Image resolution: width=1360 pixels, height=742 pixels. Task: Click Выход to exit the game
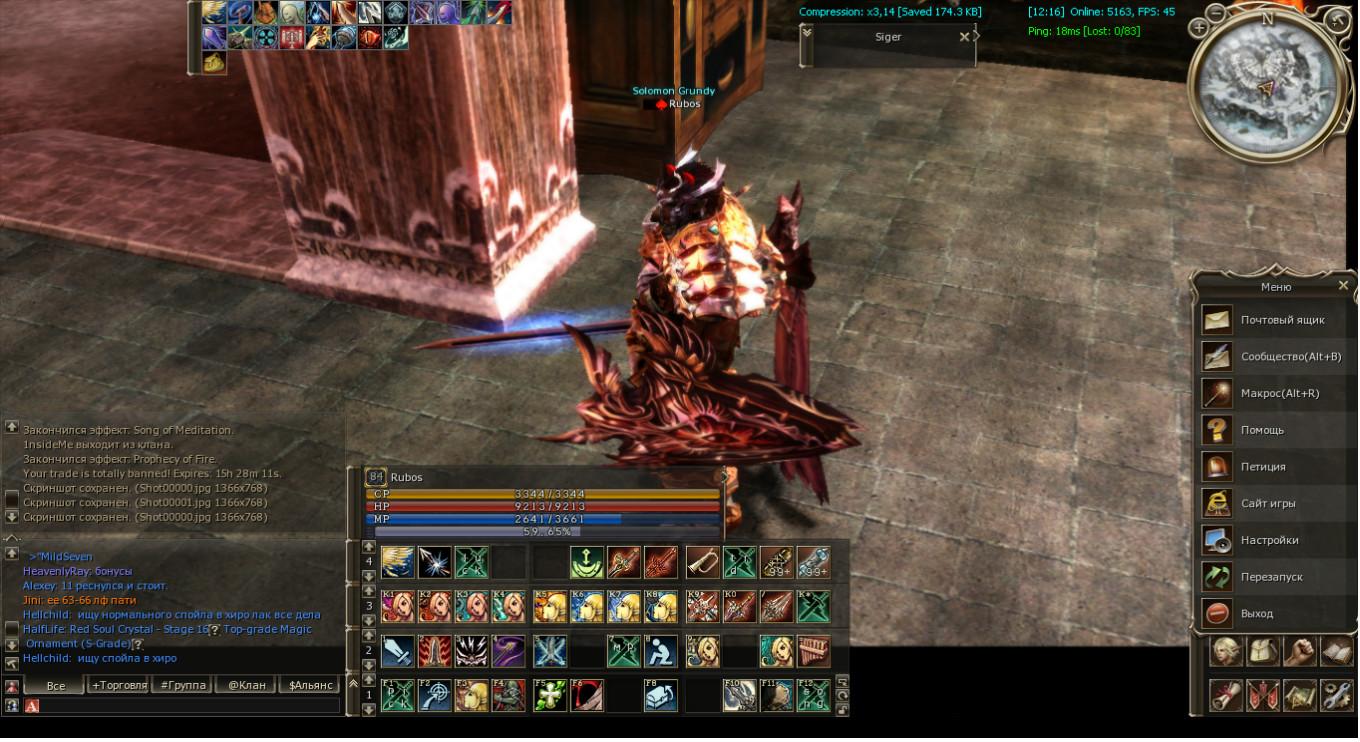coord(1257,614)
